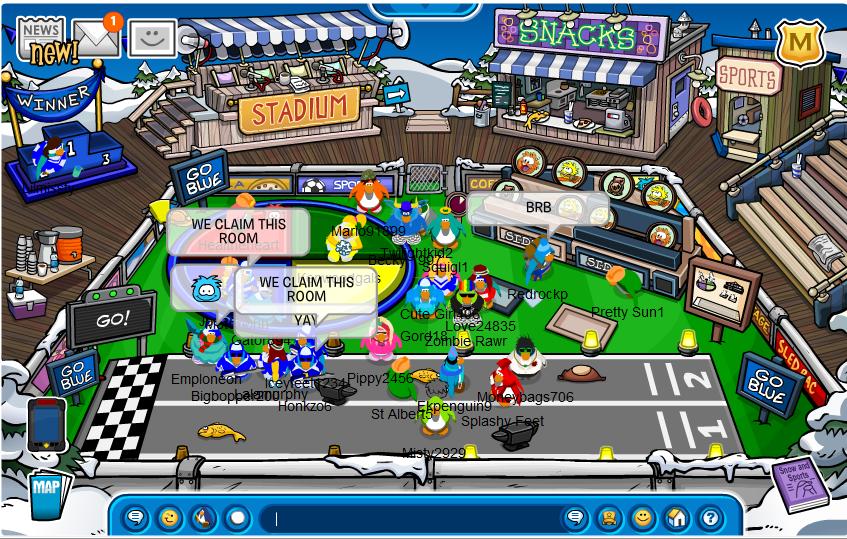Screen dimensions: 847x539
Task: Open your penguin player card
Action: 609,518
